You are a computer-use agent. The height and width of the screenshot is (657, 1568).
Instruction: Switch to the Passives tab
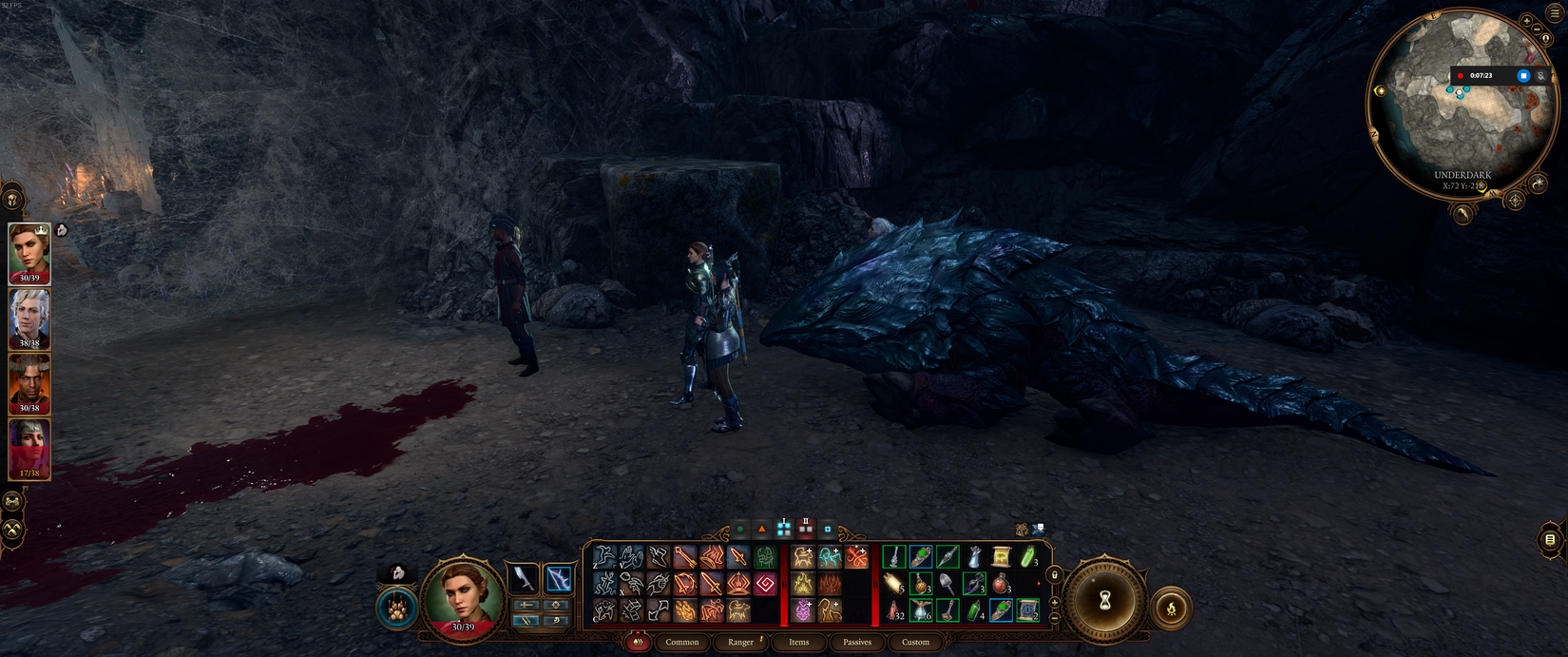[857, 642]
